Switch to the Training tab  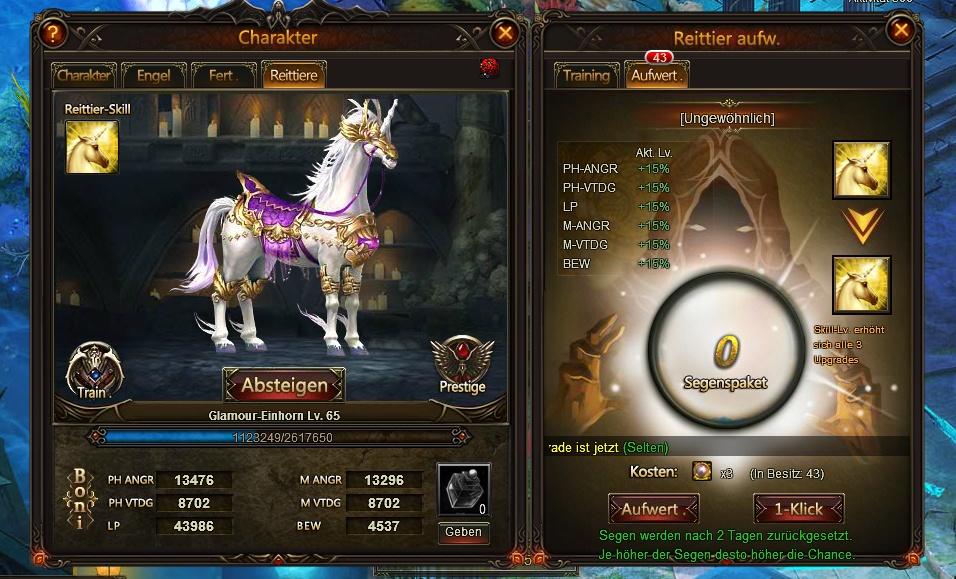[586, 76]
